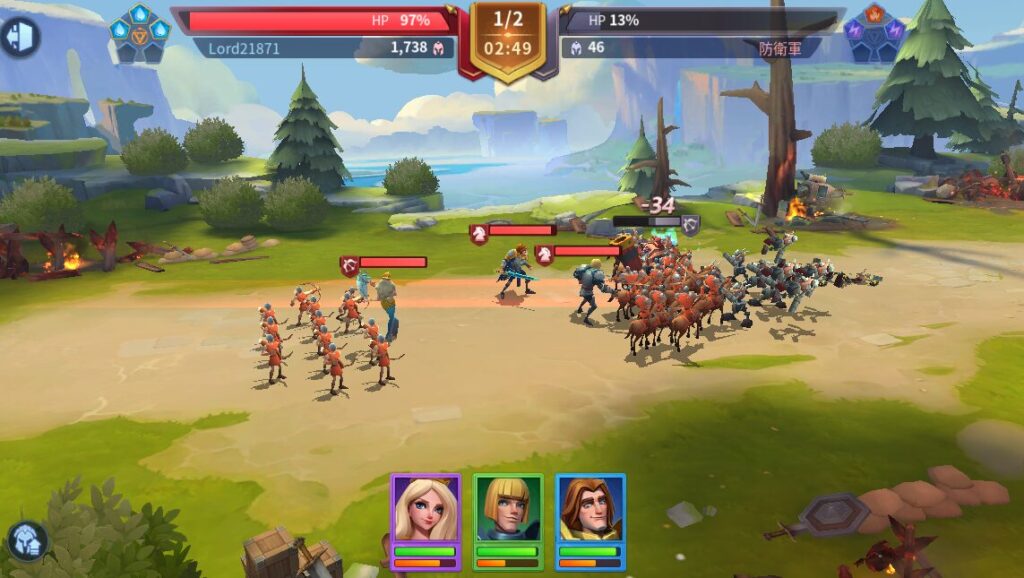The width and height of the screenshot is (1024, 578).
Task: Open the player's water element formation emblem
Action: [140, 33]
